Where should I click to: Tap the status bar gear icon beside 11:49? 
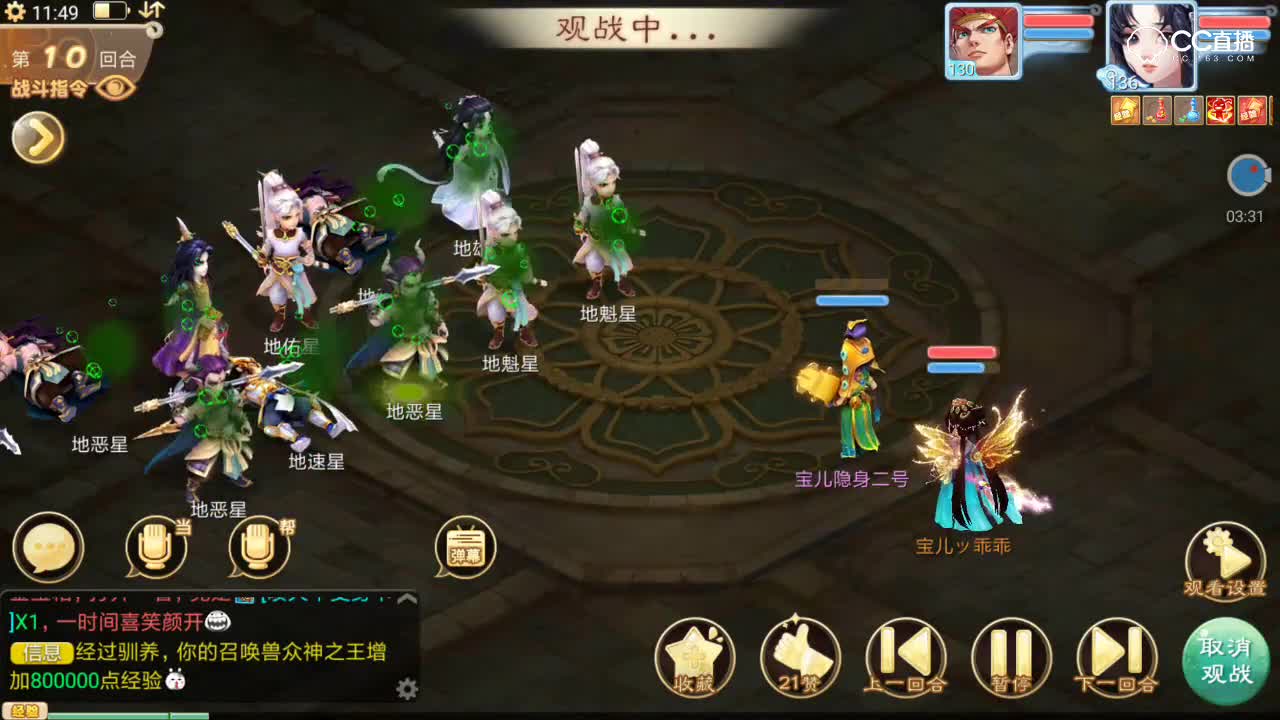click(x=15, y=12)
